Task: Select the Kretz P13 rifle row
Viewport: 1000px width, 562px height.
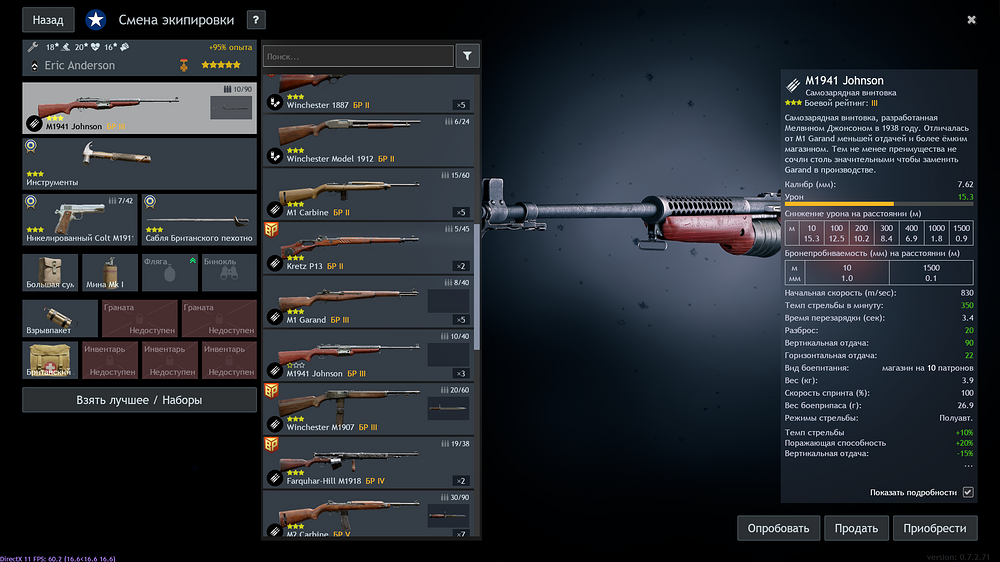Action: coord(367,248)
